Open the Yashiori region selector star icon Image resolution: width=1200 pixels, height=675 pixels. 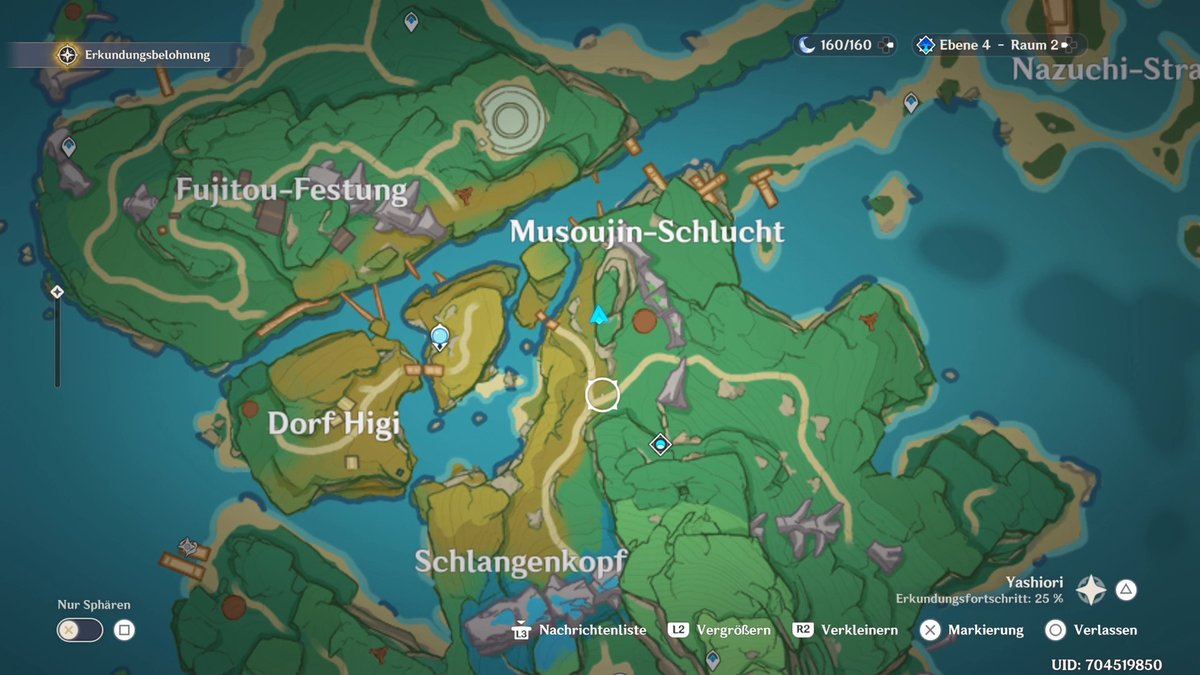pyautogui.click(x=1091, y=590)
